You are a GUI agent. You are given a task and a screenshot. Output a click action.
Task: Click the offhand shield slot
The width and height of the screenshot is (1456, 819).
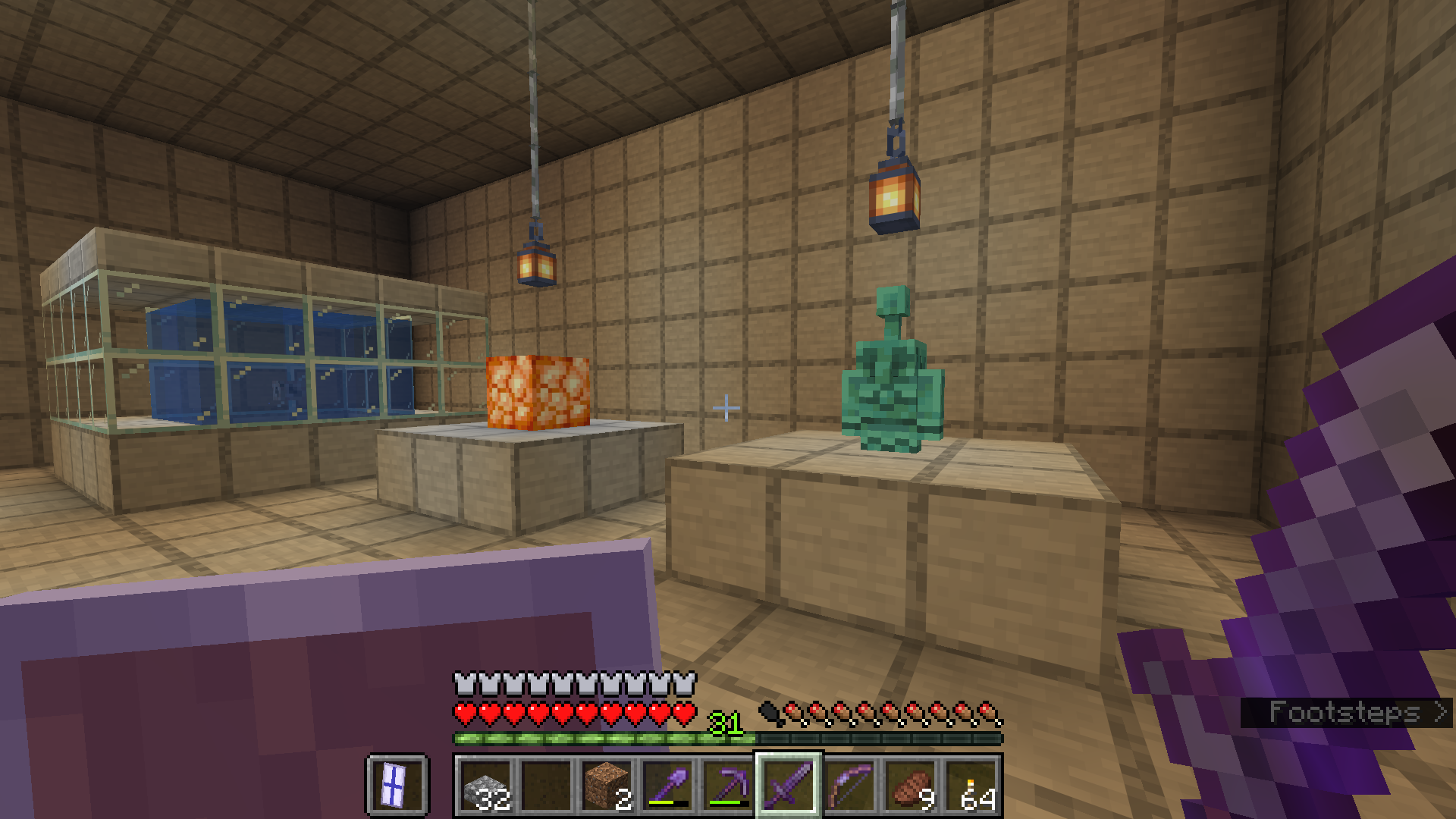(397, 786)
